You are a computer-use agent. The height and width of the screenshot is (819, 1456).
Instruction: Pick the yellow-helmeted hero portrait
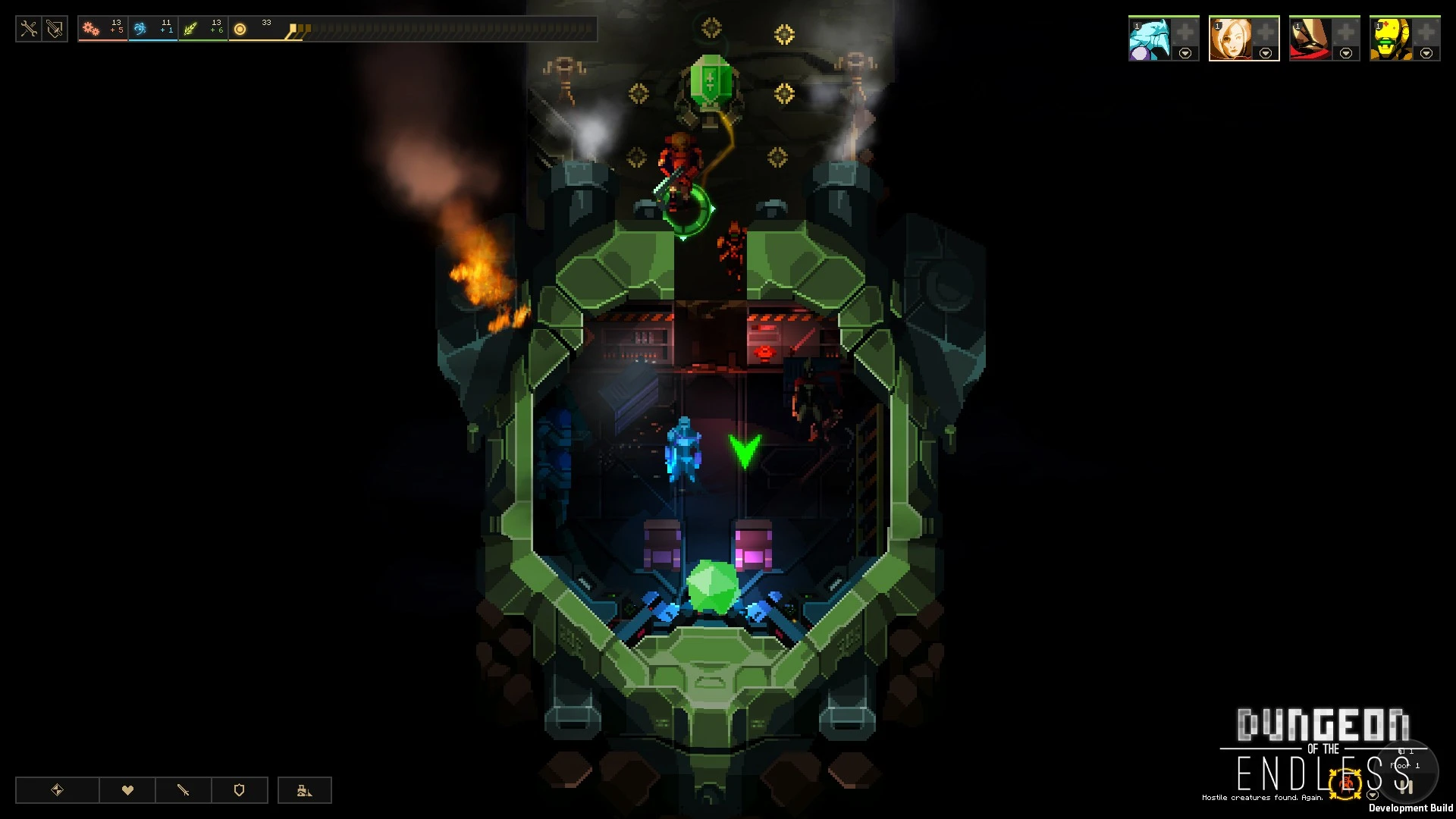pyautogui.click(x=1390, y=39)
